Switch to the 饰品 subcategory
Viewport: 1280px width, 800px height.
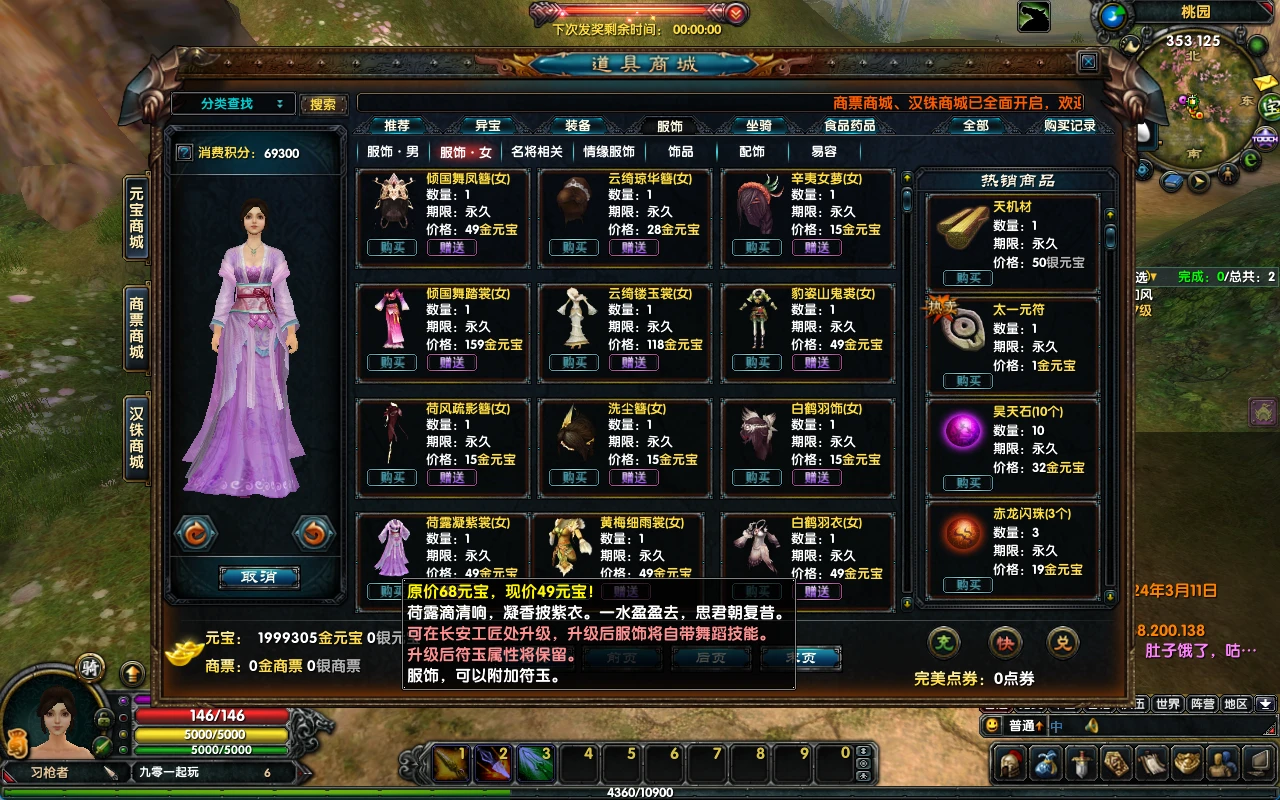pyautogui.click(x=681, y=152)
